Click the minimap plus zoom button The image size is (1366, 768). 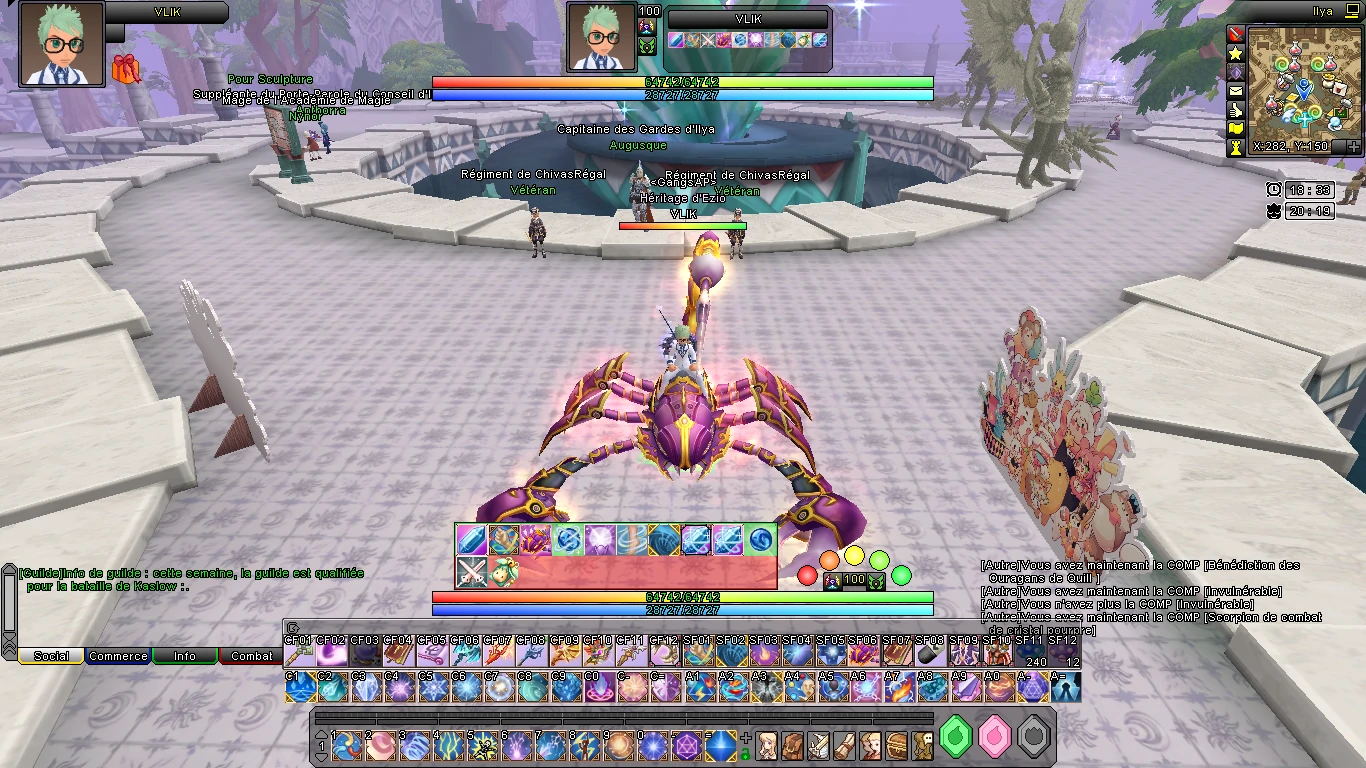tap(1353, 147)
